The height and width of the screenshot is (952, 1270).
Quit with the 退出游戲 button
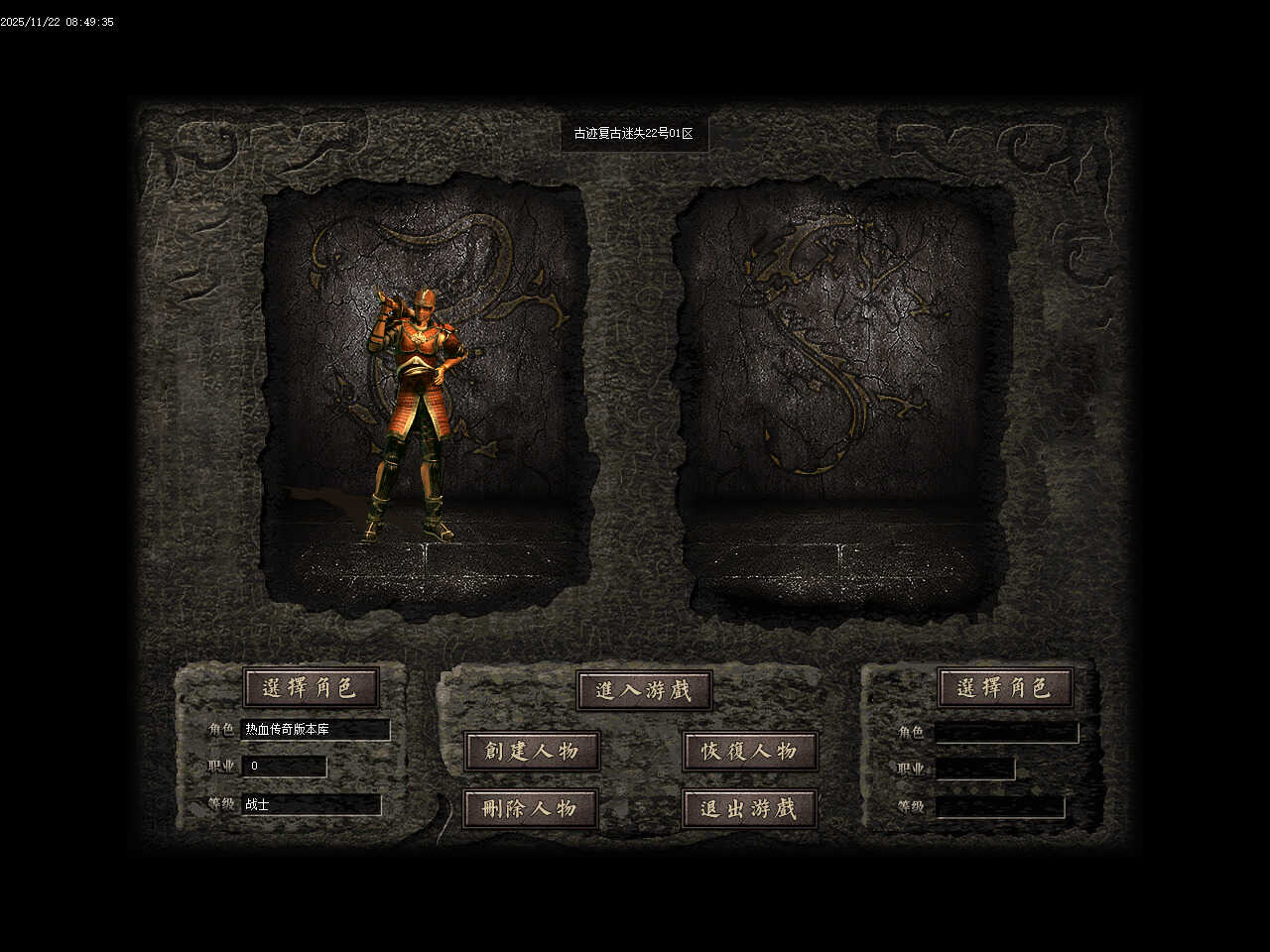750,808
